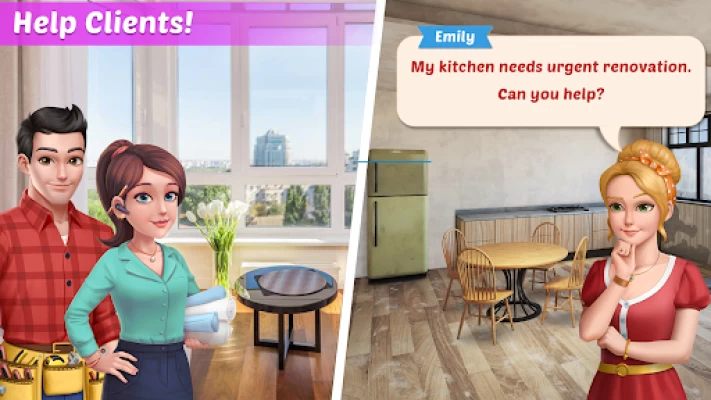Click Emily's kitchen renovation speech bubble
Screen dimensions: 711x400
pyautogui.click(x=551, y=81)
